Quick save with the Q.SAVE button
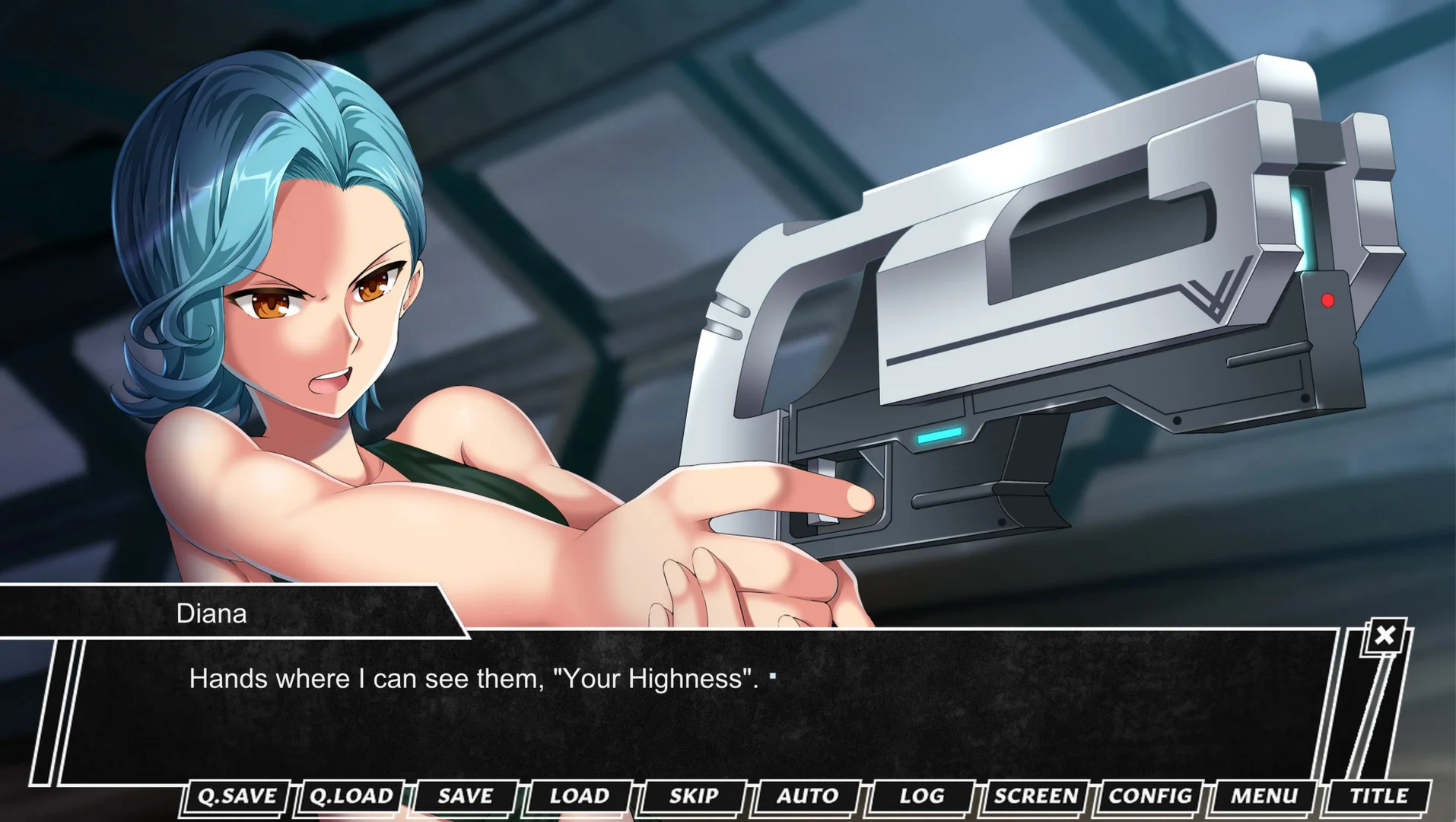Image resolution: width=1456 pixels, height=822 pixels. 237,796
